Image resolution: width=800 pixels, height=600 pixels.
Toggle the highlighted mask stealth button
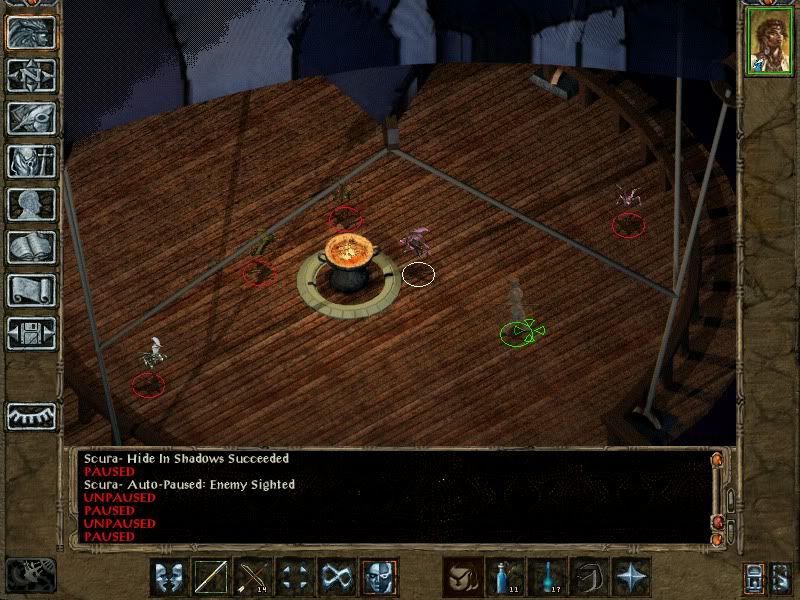click(380, 577)
